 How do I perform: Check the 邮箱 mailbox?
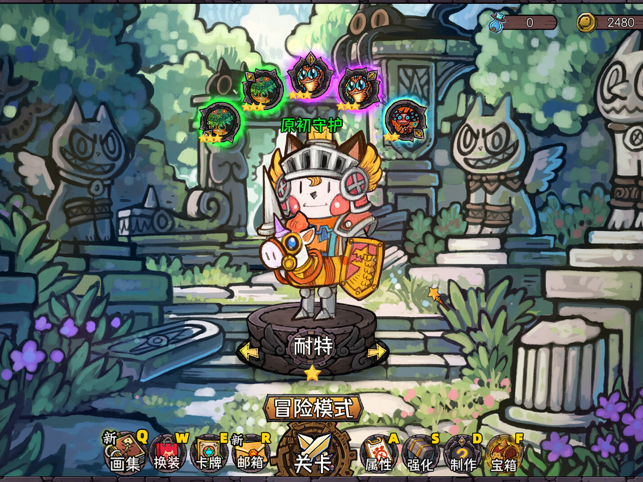click(250, 453)
